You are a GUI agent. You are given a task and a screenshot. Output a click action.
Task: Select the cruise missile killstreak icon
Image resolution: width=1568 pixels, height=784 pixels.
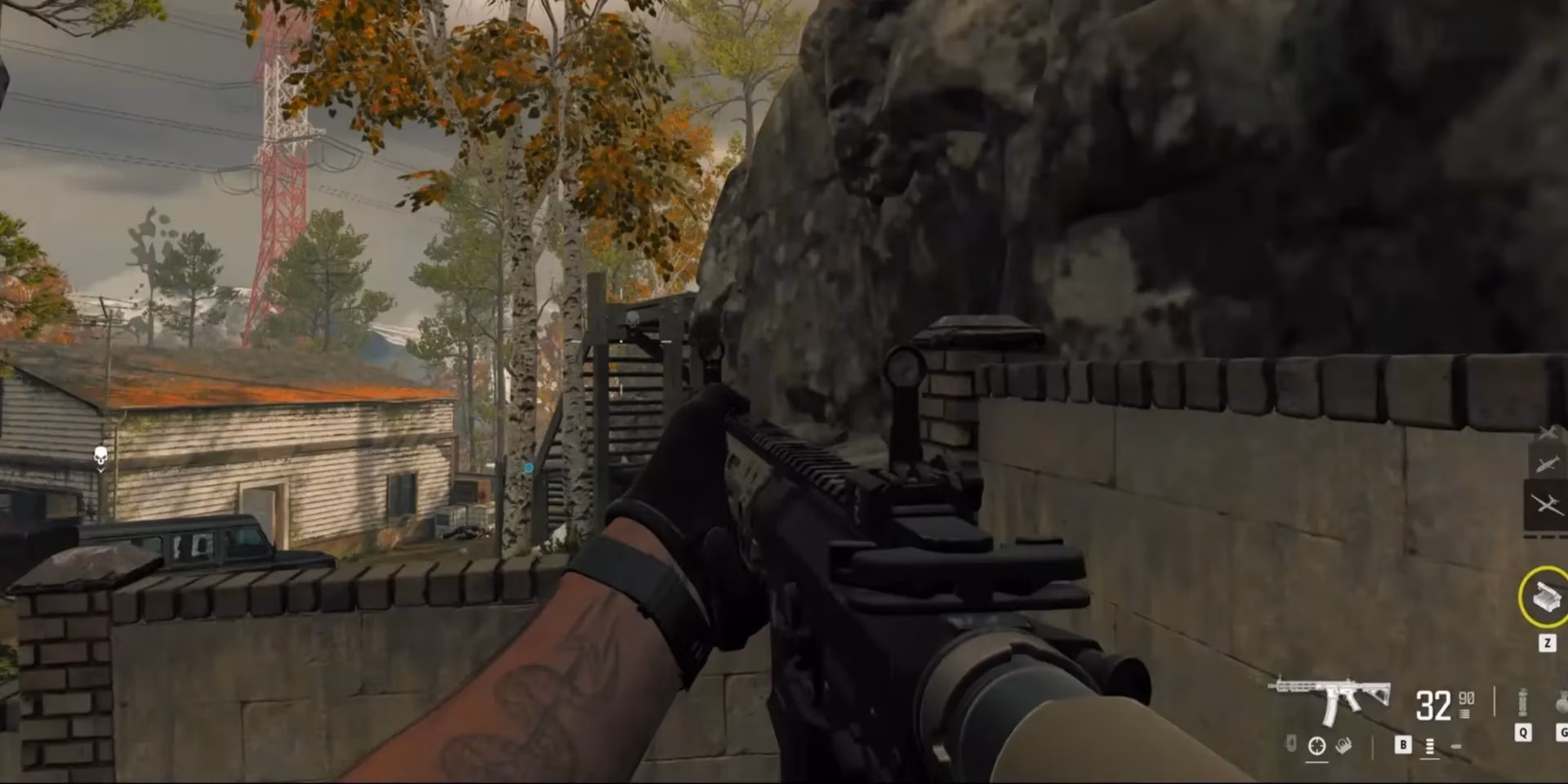click(x=1547, y=463)
